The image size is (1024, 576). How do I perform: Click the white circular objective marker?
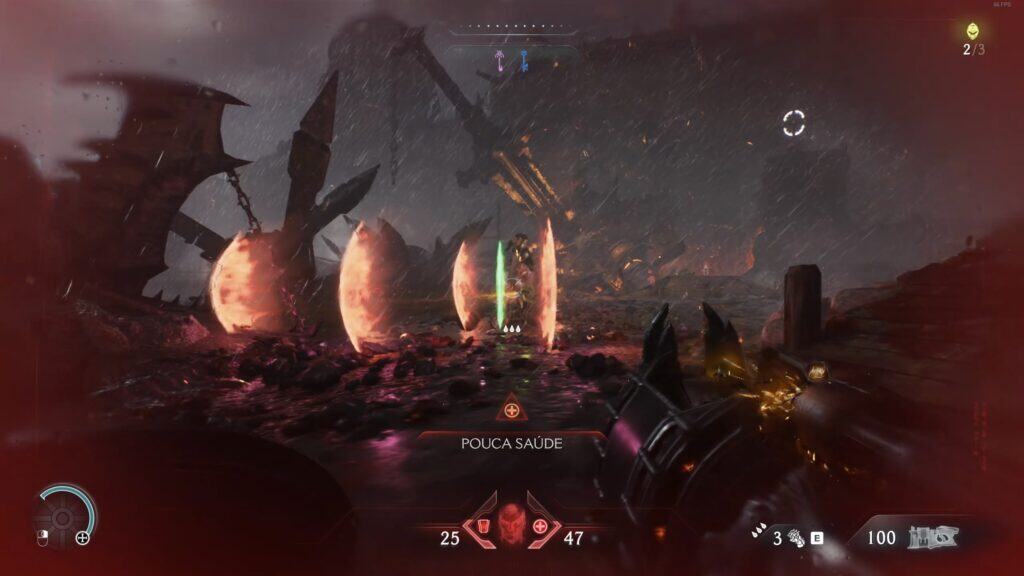tap(794, 123)
